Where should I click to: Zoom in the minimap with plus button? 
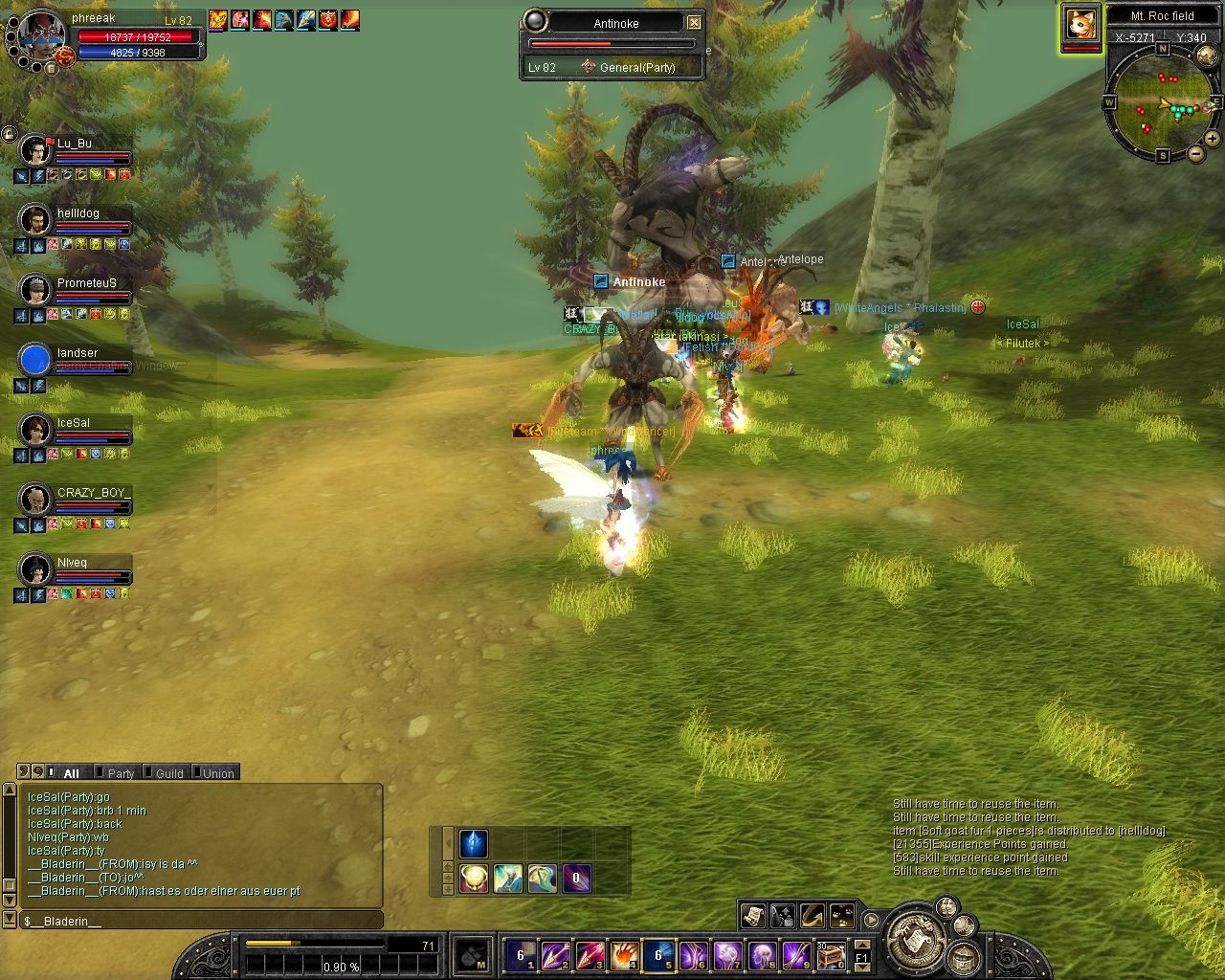pos(1213,139)
